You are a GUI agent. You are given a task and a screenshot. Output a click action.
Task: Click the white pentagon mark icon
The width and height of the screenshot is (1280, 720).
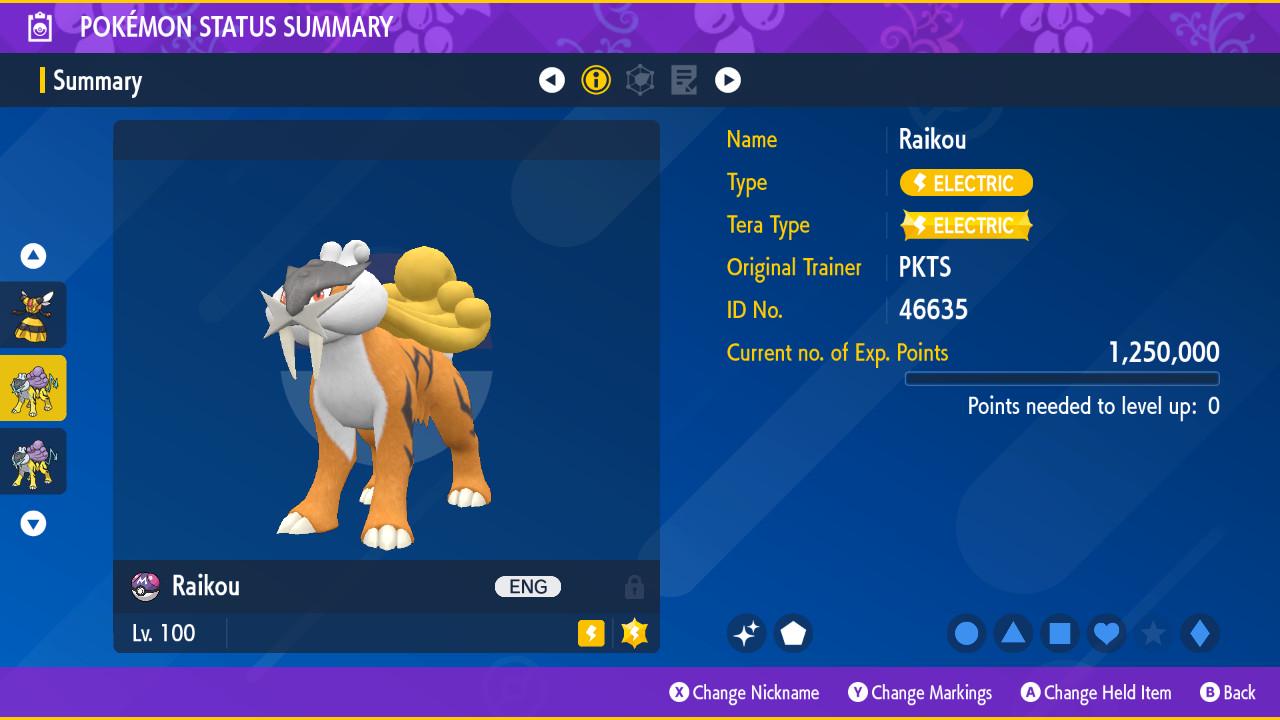click(x=793, y=633)
